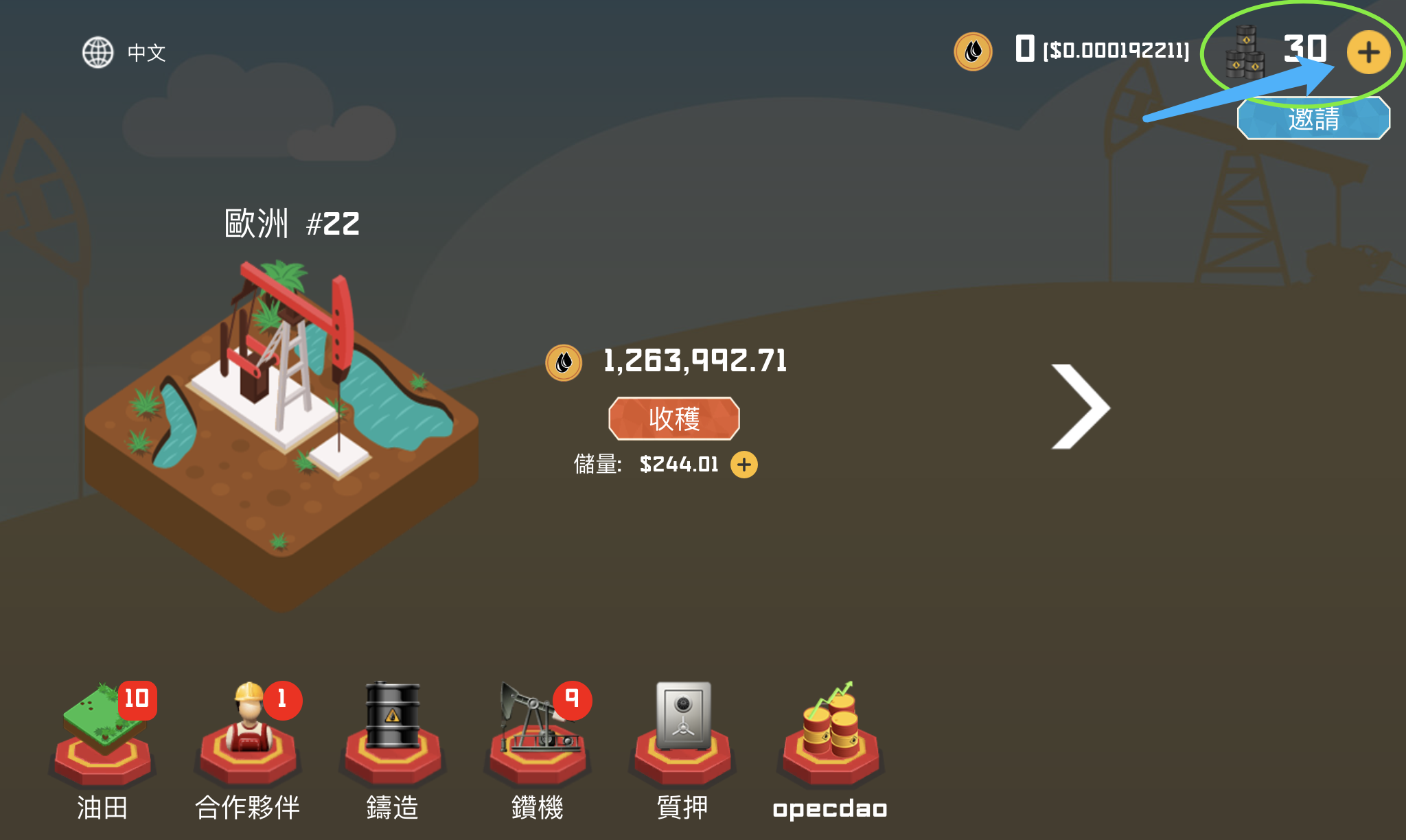1406x840 pixels.
Task: Open the 中文 language selector
Action: pos(124,52)
